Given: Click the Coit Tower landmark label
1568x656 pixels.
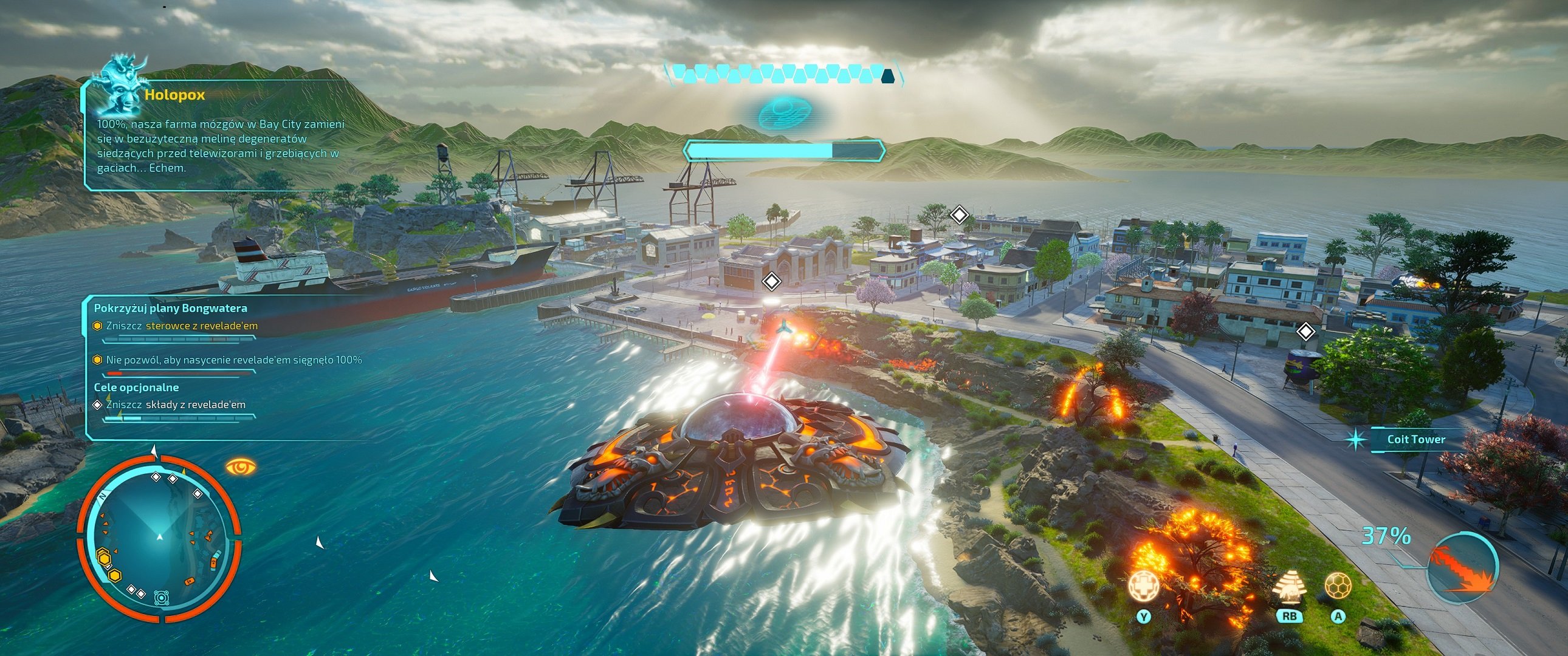Looking at the screenshot, I should (1416, 439).
